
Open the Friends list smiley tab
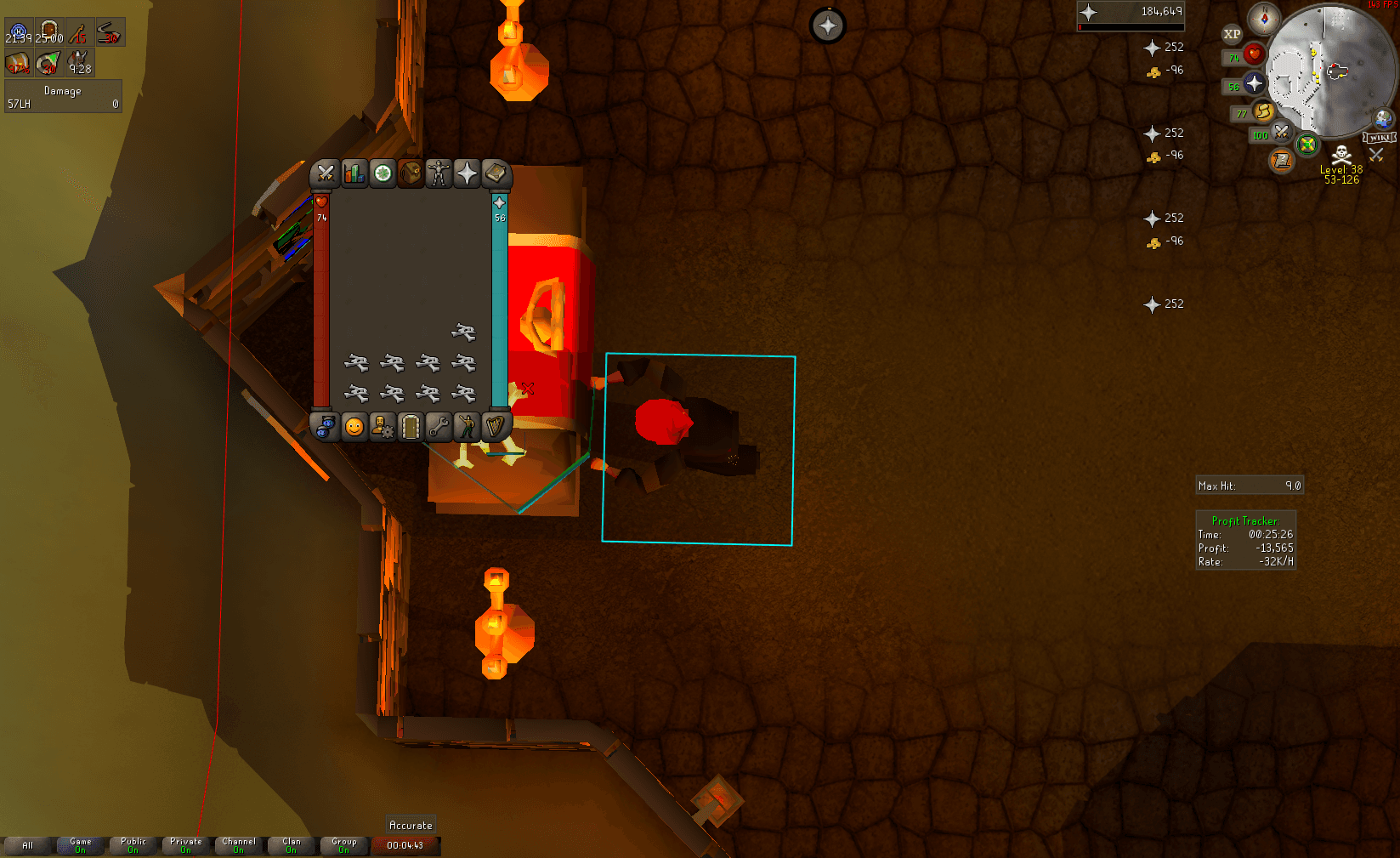tap(354, 427)
